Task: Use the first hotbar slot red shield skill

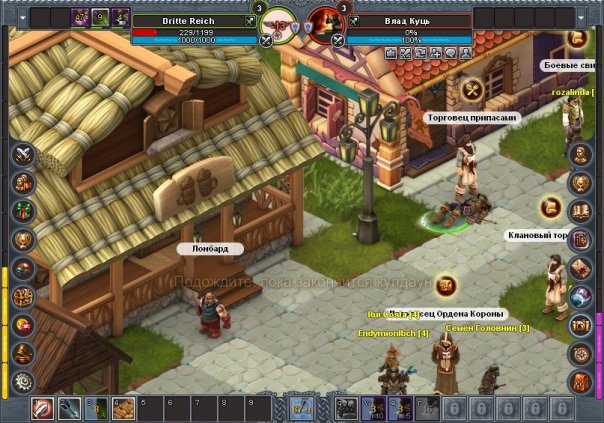Action: (x=43, y=408)
